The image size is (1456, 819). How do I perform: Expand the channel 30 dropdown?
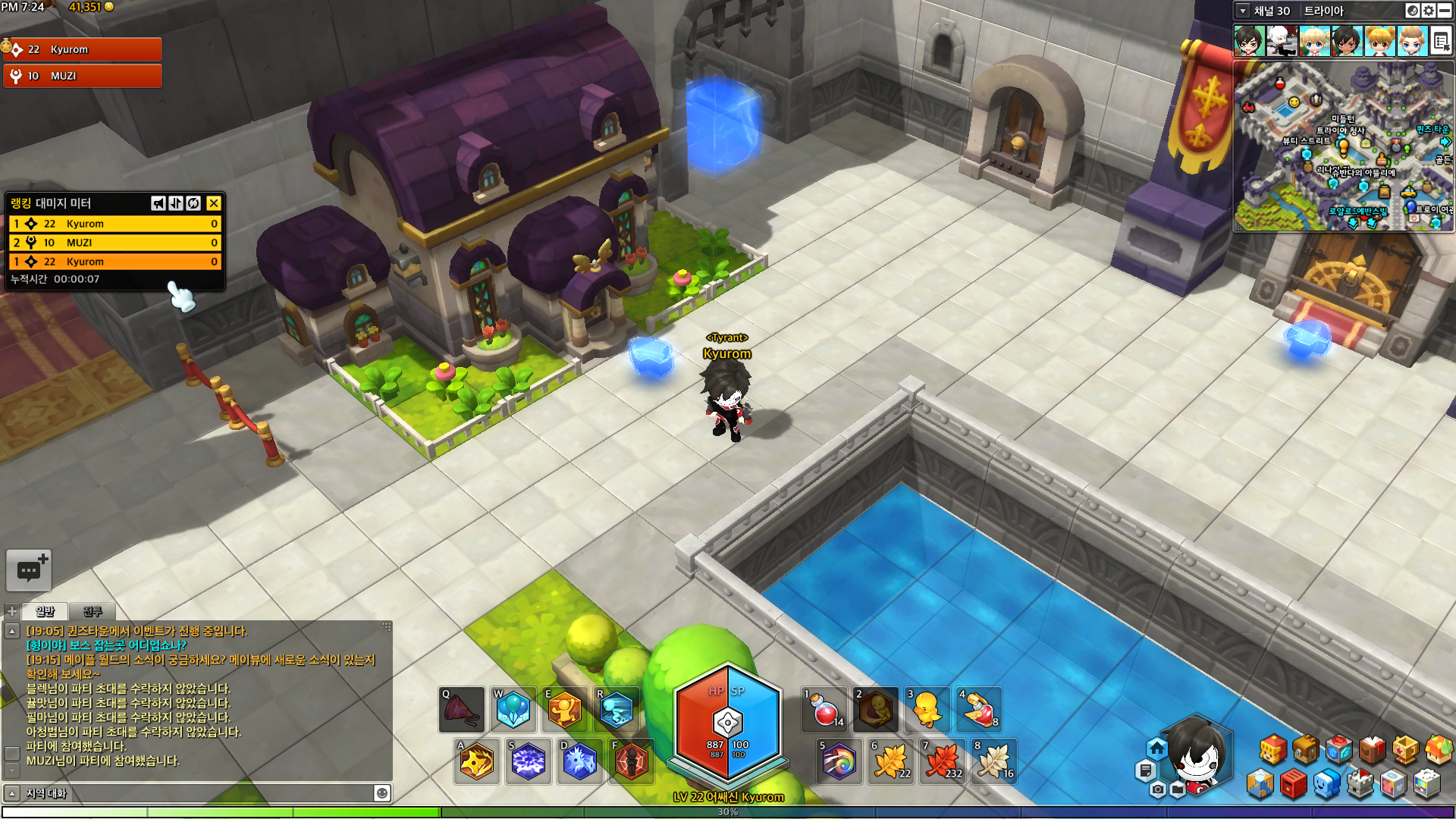pyautogui.click(x=1243, y=11)
